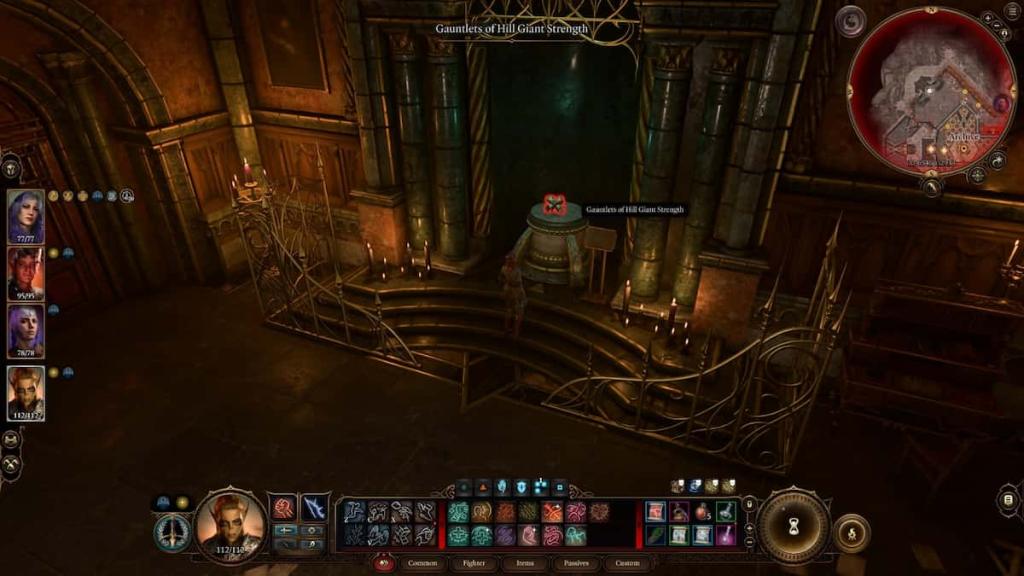The width and height of the screenshot is (1024, 576).
Task: Switch to the Custom hotbar tab
Action: point(627,563)
